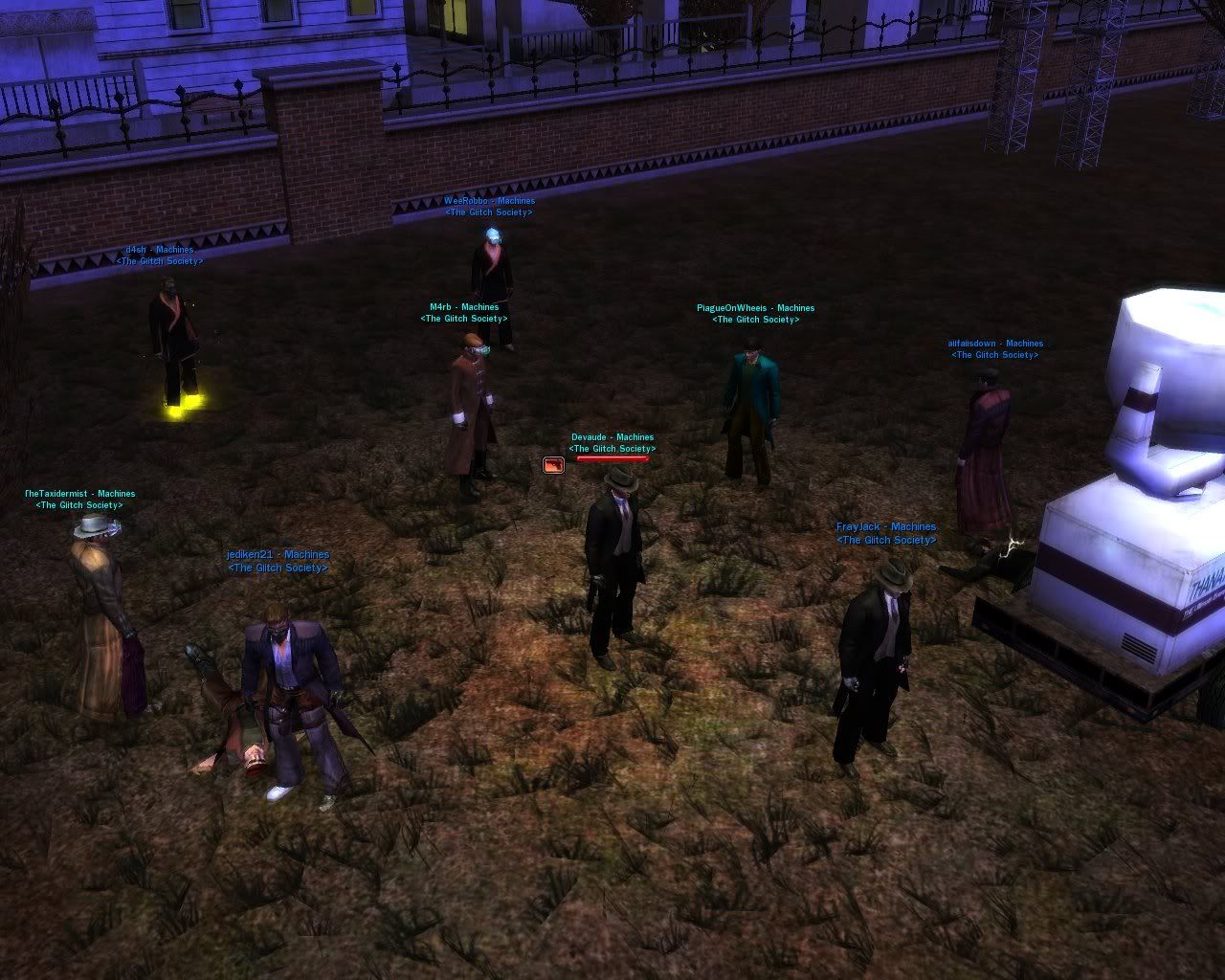Viewport: 1225px width, 980px height.
Task: Target player via the FrayJack nameplate
Action: coord(886,527)
